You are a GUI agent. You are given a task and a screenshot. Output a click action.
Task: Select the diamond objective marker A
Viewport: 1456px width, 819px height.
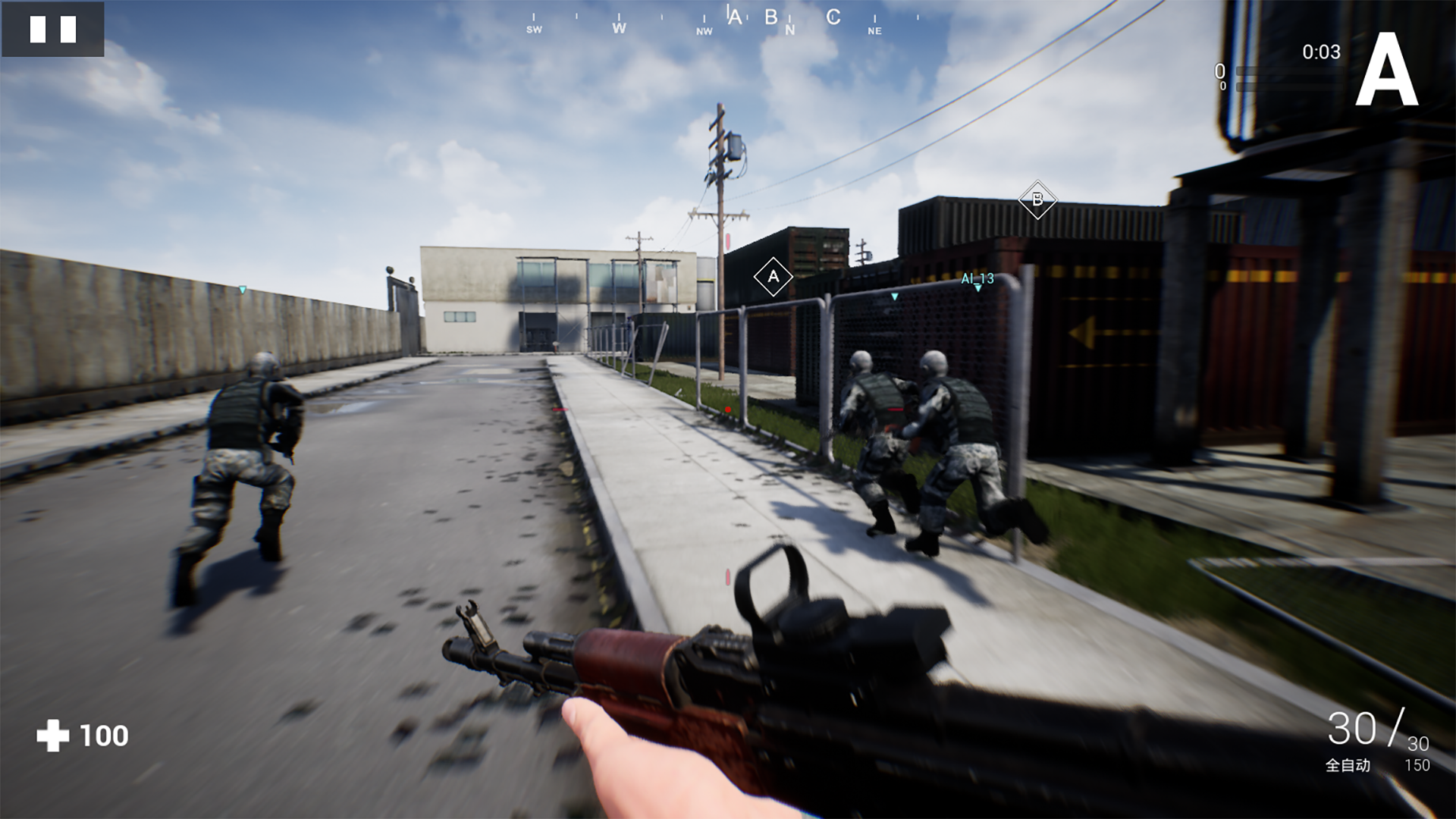point(773,276)
